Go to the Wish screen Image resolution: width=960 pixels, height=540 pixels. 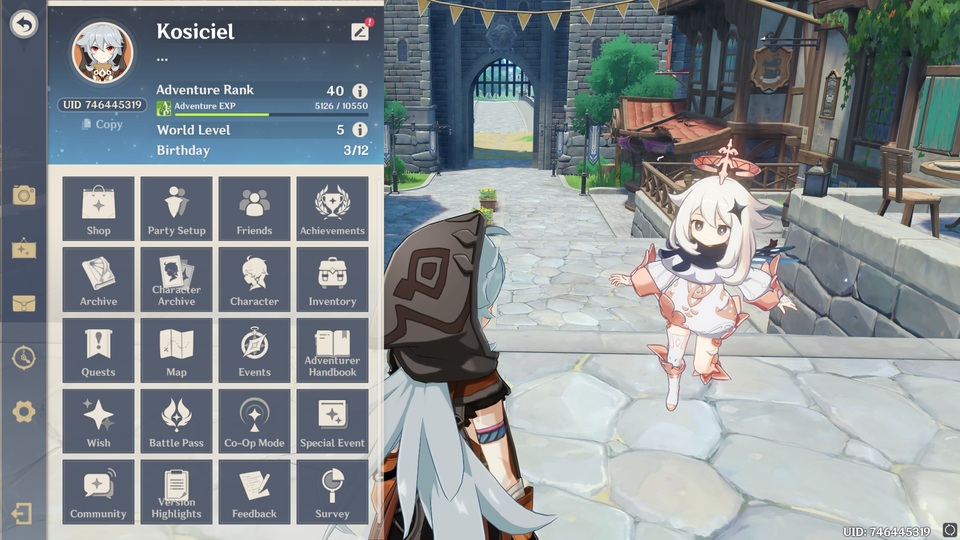point(98,422)
